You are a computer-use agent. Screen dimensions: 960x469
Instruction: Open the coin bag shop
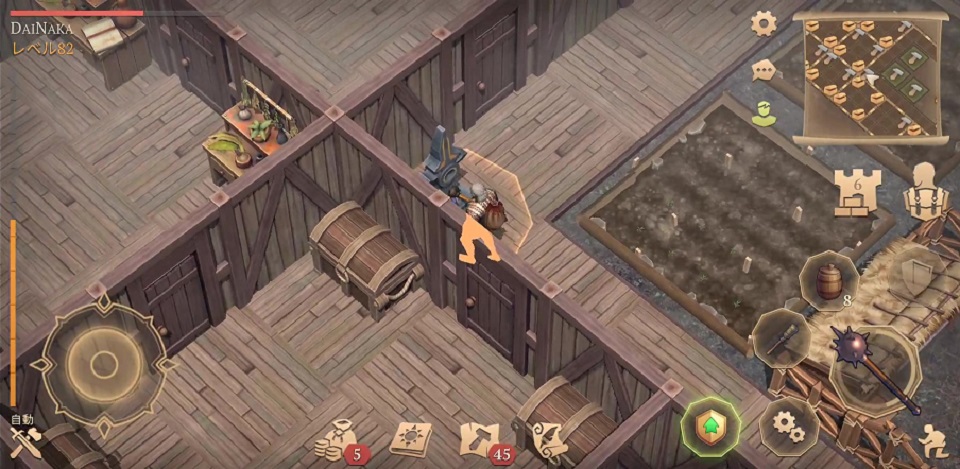coord(338,439)
